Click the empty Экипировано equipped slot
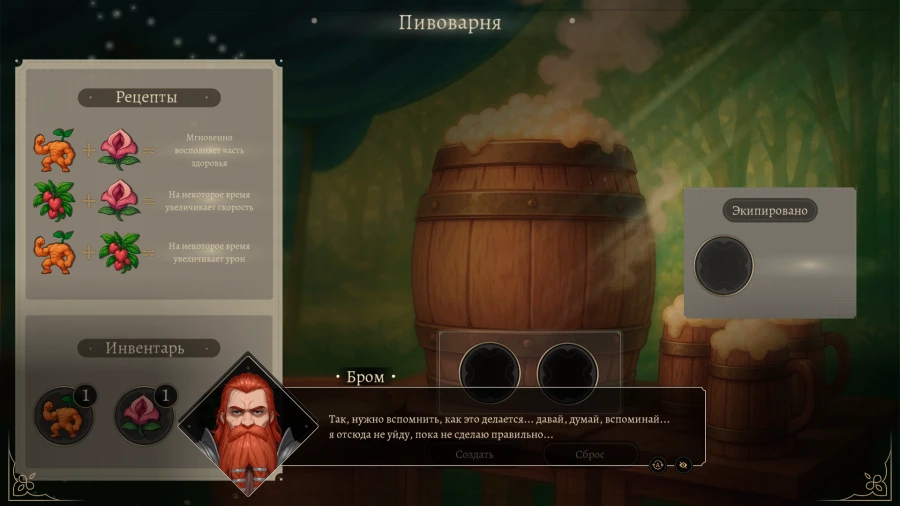 click(x=724, y=265)
